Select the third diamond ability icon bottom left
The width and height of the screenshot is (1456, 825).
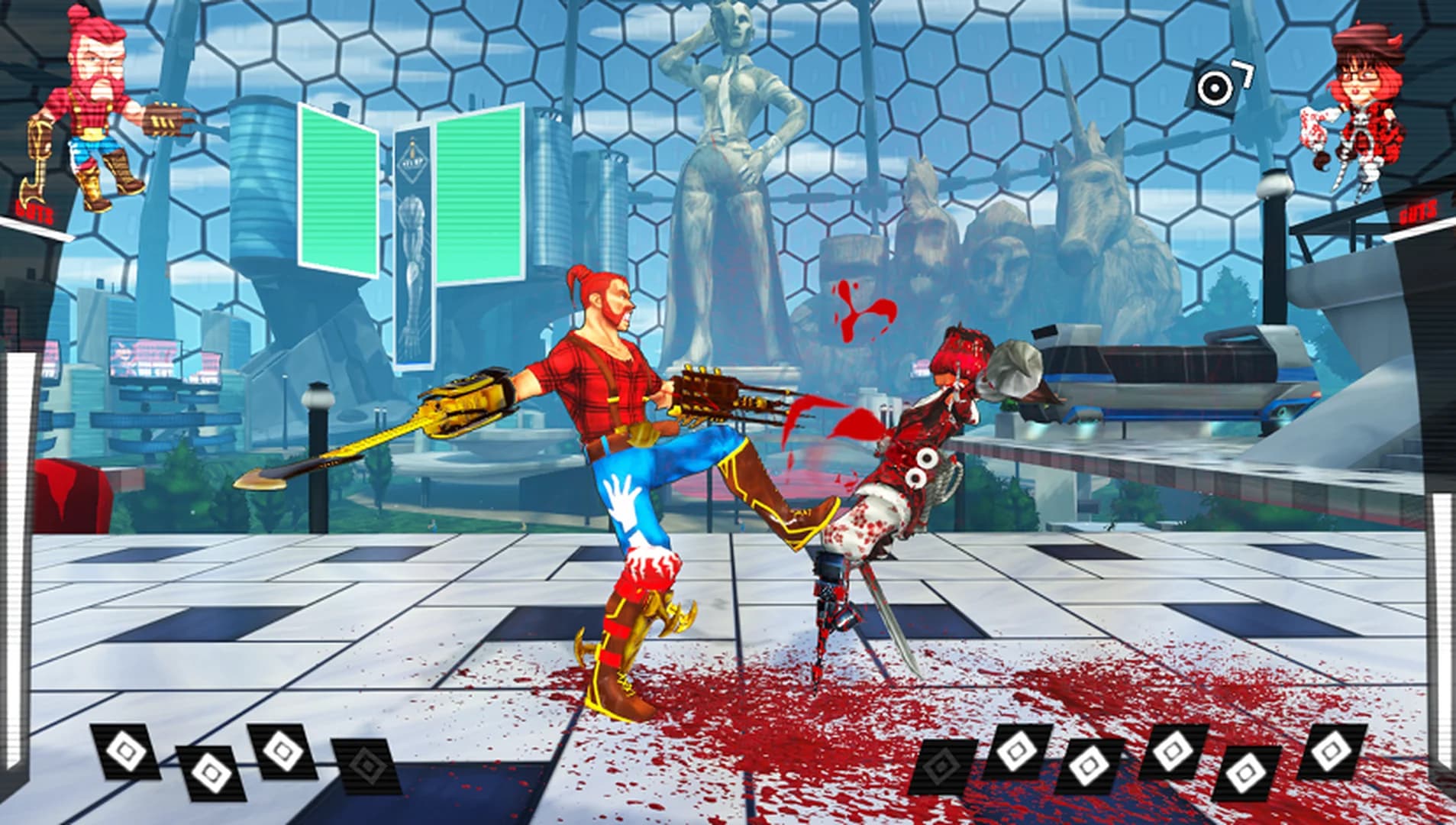pos(282,752)
